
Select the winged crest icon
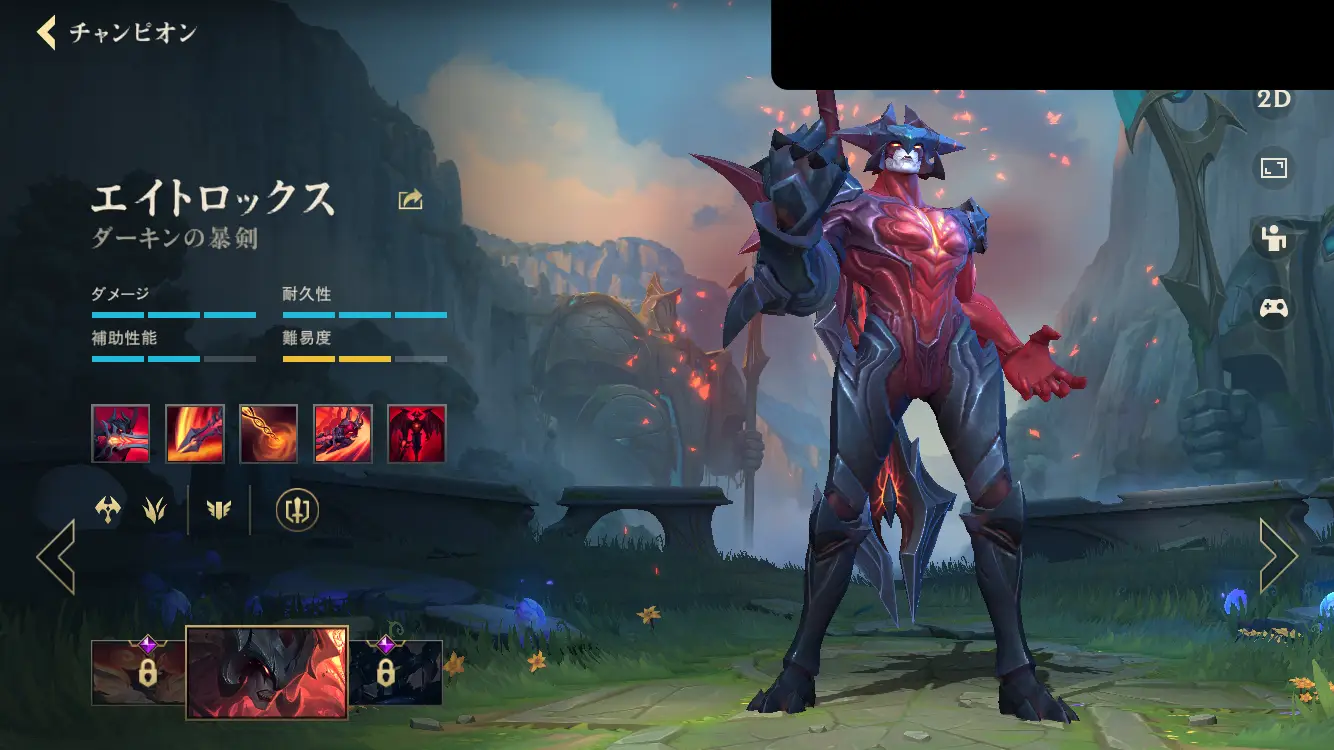coord(218,510)
